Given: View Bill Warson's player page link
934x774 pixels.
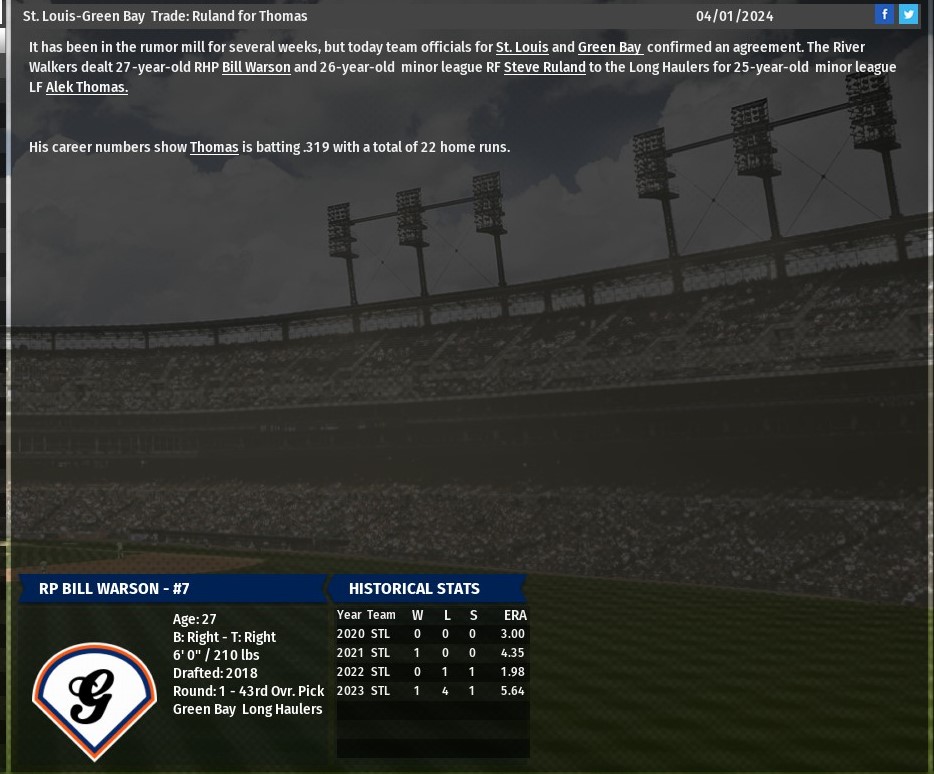Looking at the screenshot, I should [256, 67].
